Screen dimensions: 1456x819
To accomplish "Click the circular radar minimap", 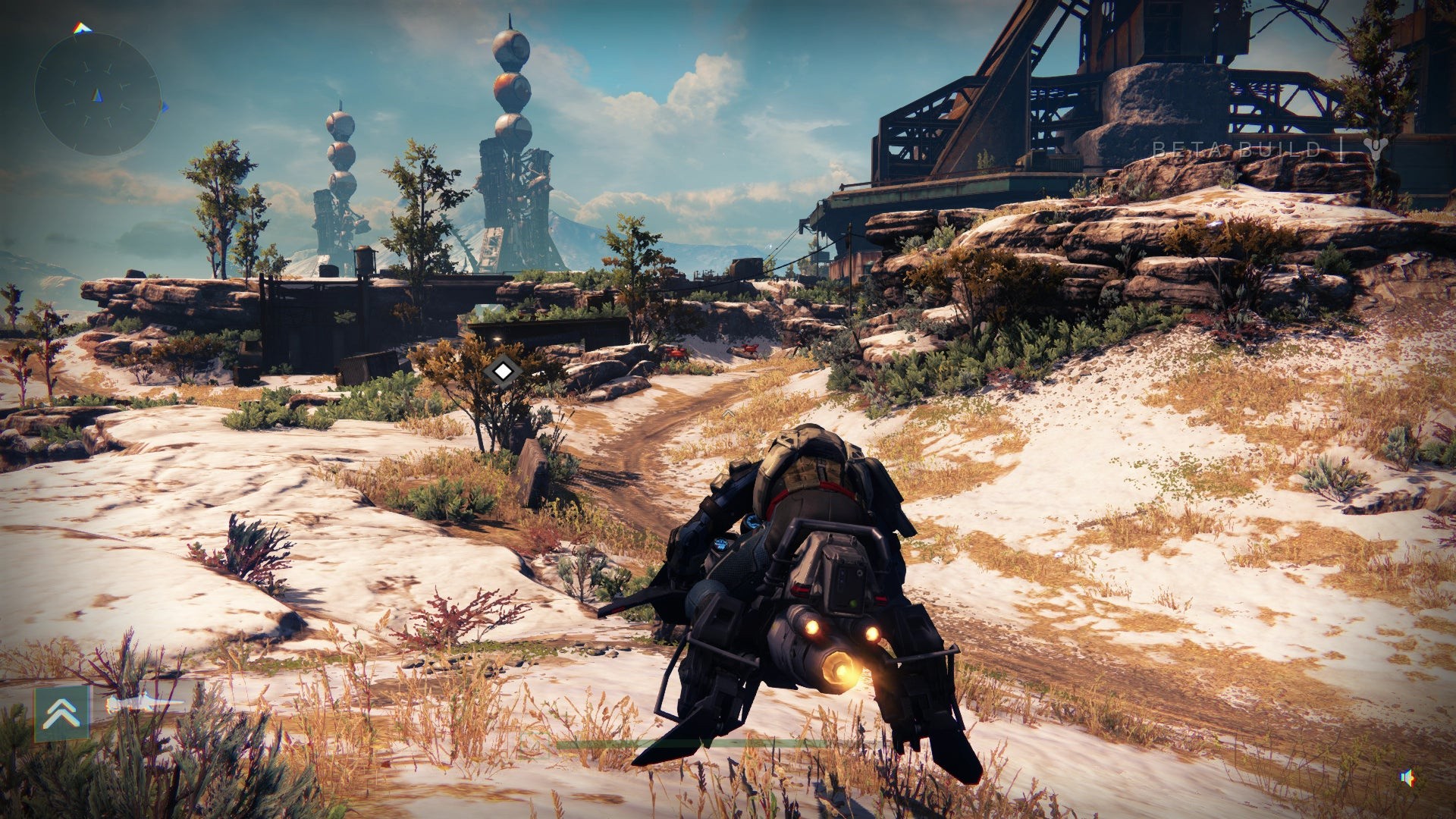I will [97, 95].
